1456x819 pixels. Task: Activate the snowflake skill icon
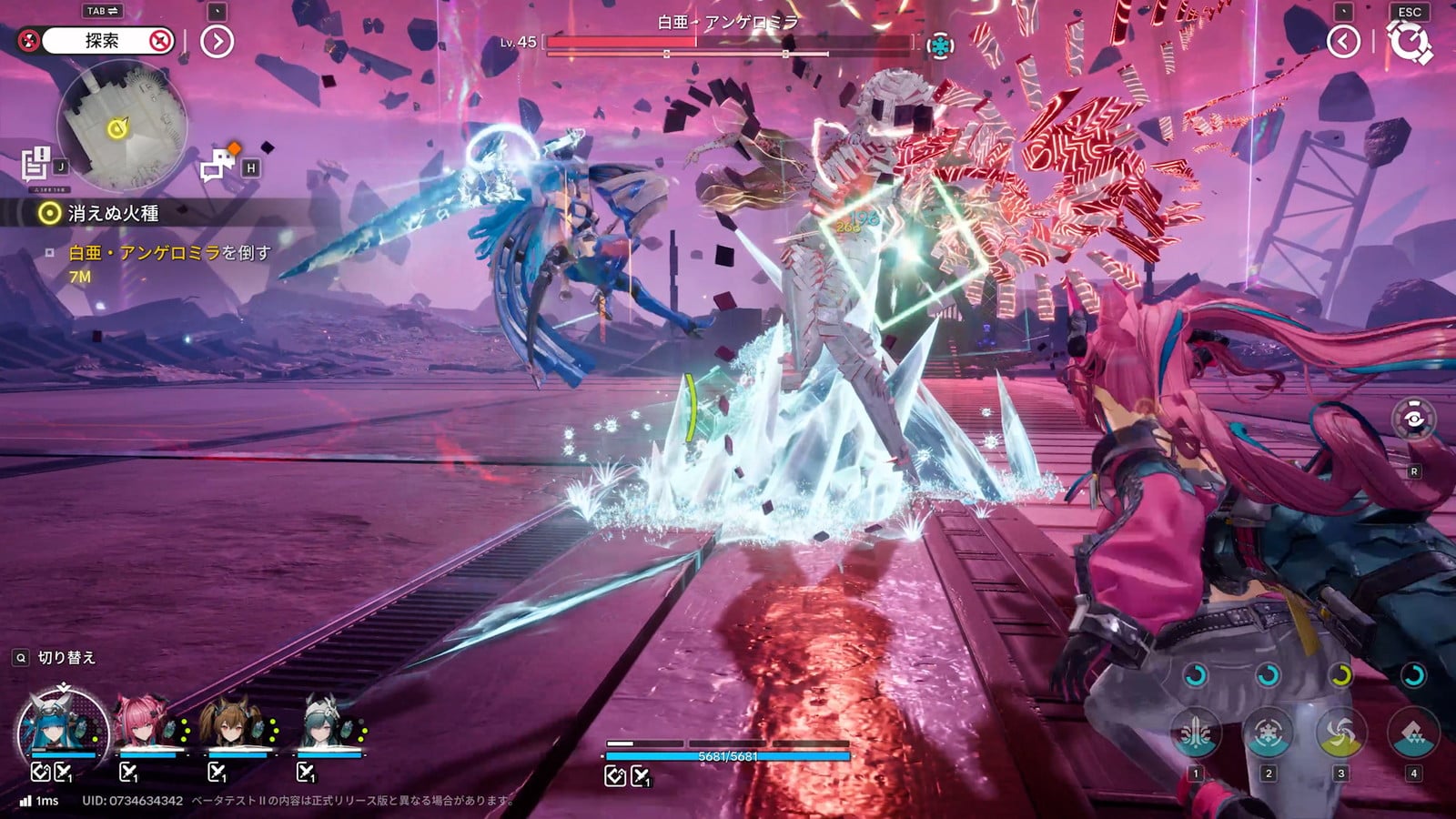[1268, 732]
